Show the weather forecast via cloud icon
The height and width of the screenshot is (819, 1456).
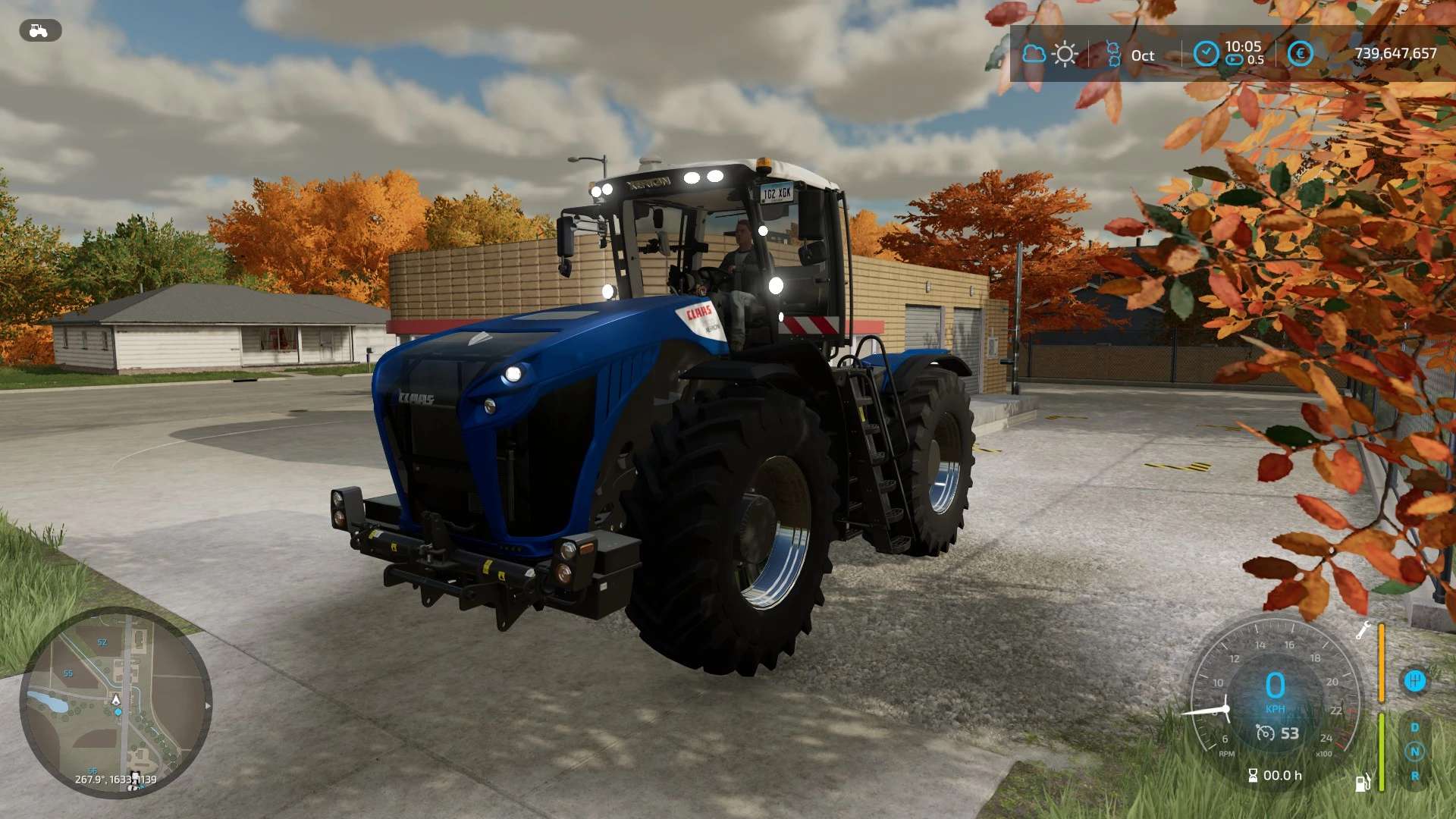[1034, 54]
